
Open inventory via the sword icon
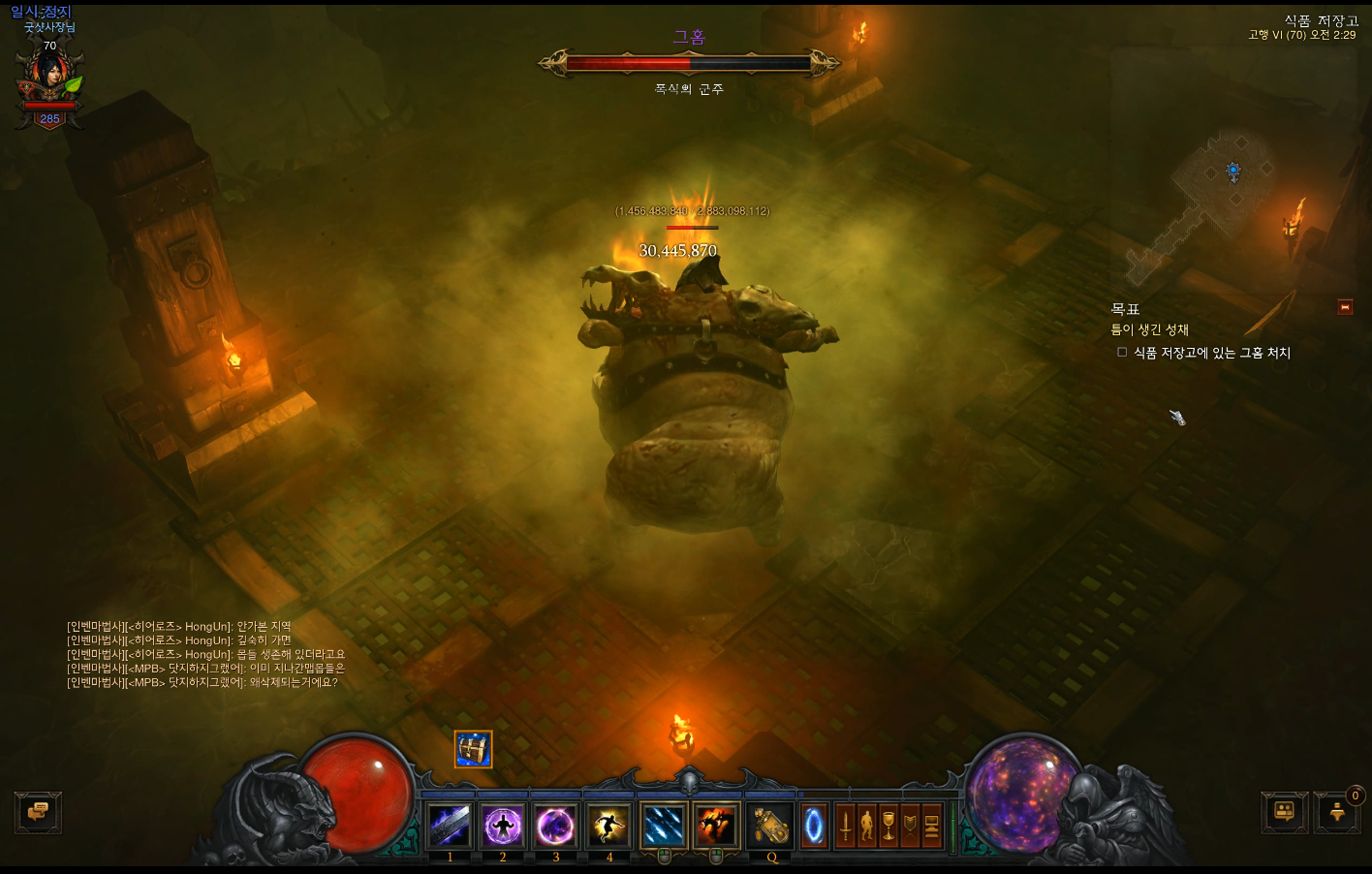[x=845, y=827]
